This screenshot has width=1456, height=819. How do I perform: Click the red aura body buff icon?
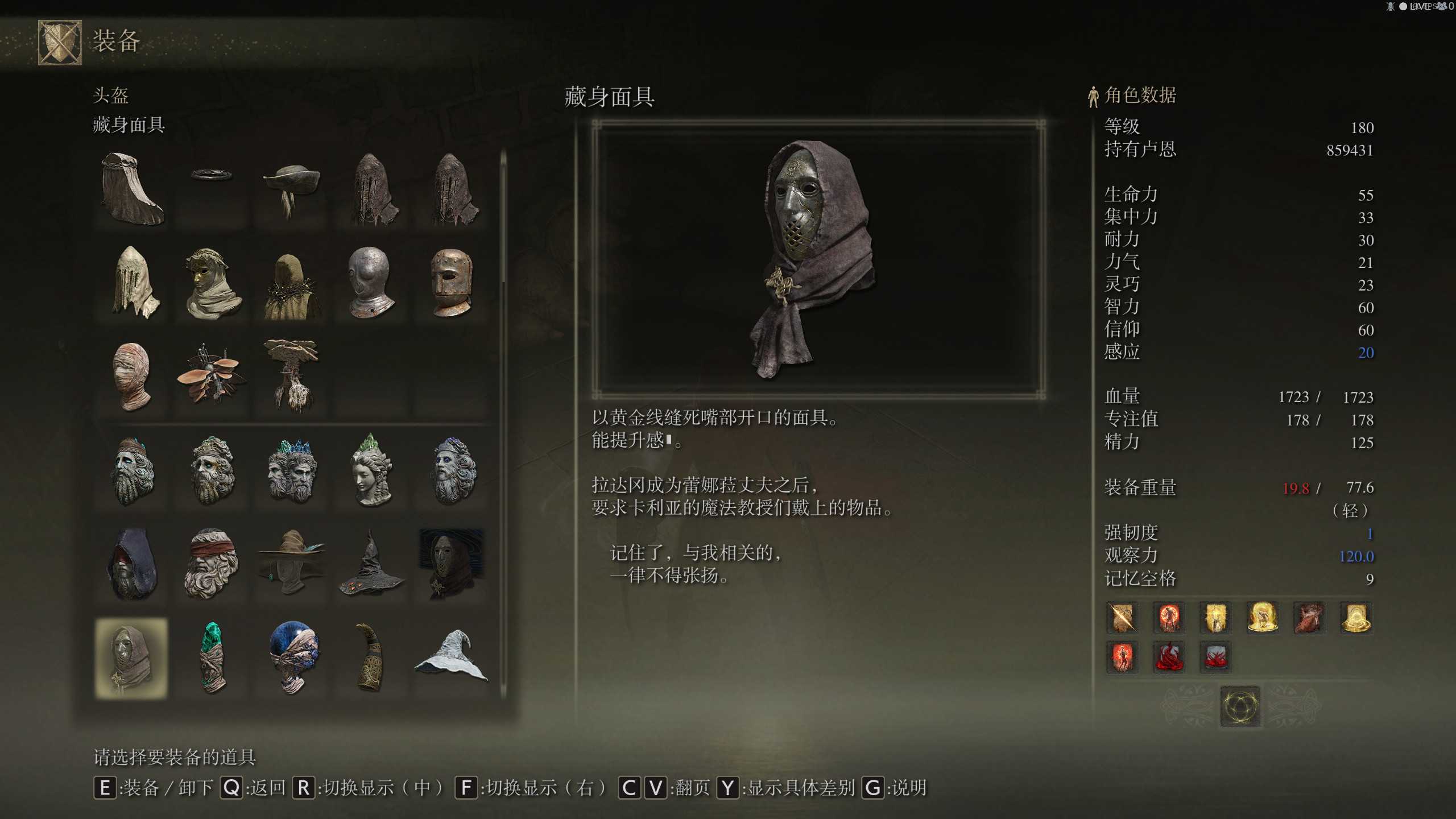point(1170,619)
